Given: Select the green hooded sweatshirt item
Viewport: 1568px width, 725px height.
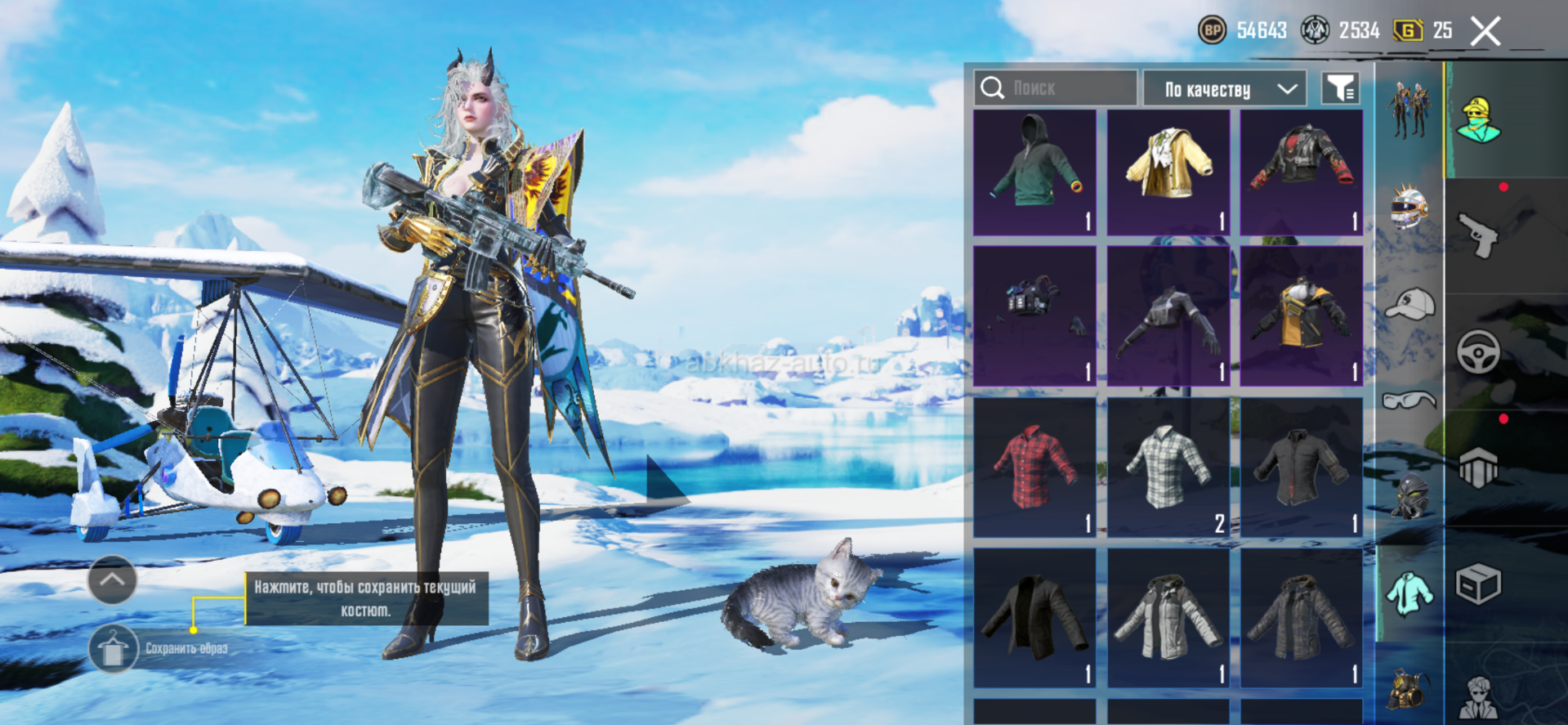Looking at the screenshot, I should 1034,172.
